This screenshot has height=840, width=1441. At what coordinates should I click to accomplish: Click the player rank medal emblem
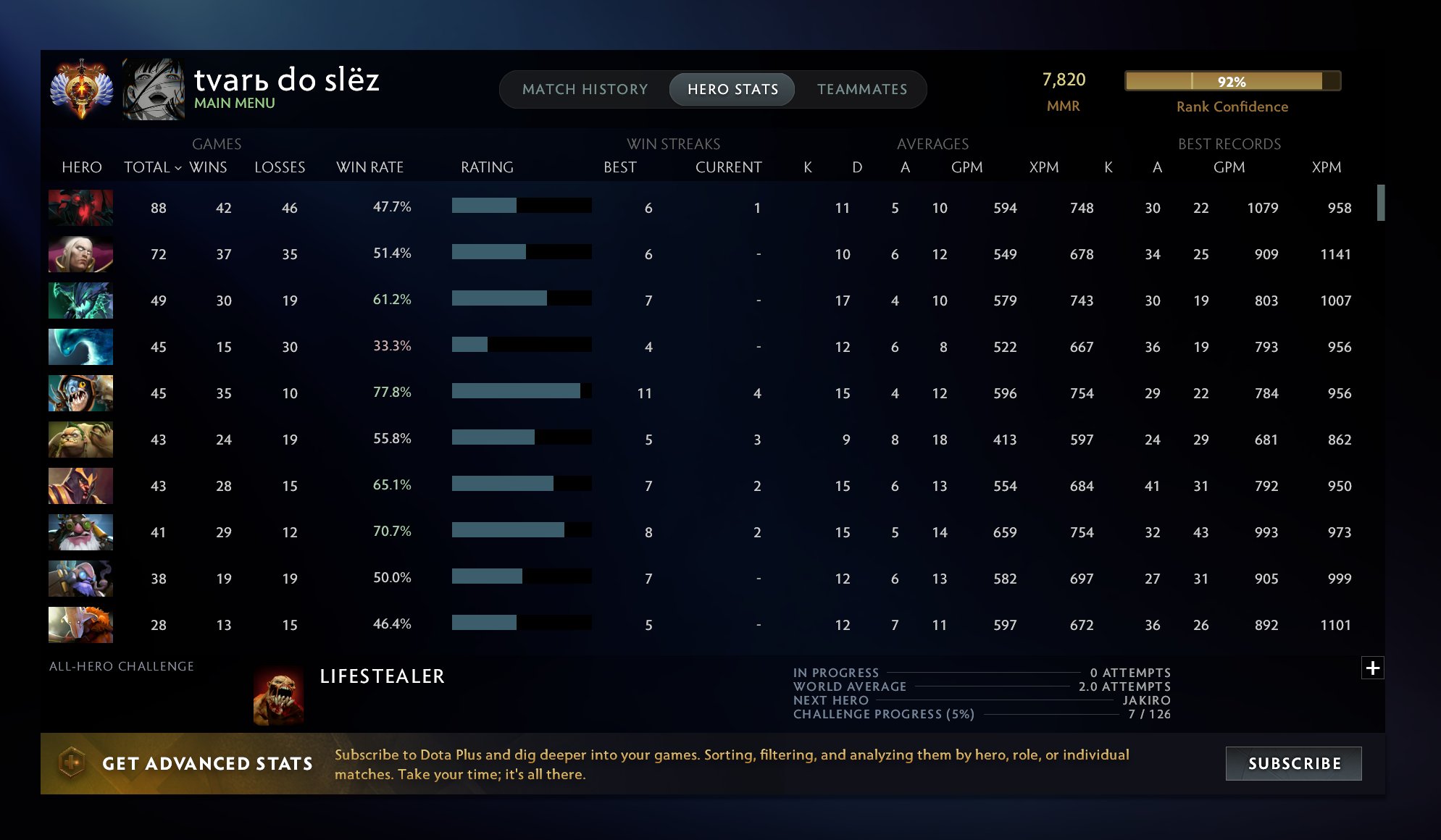[x=81, y=87]
